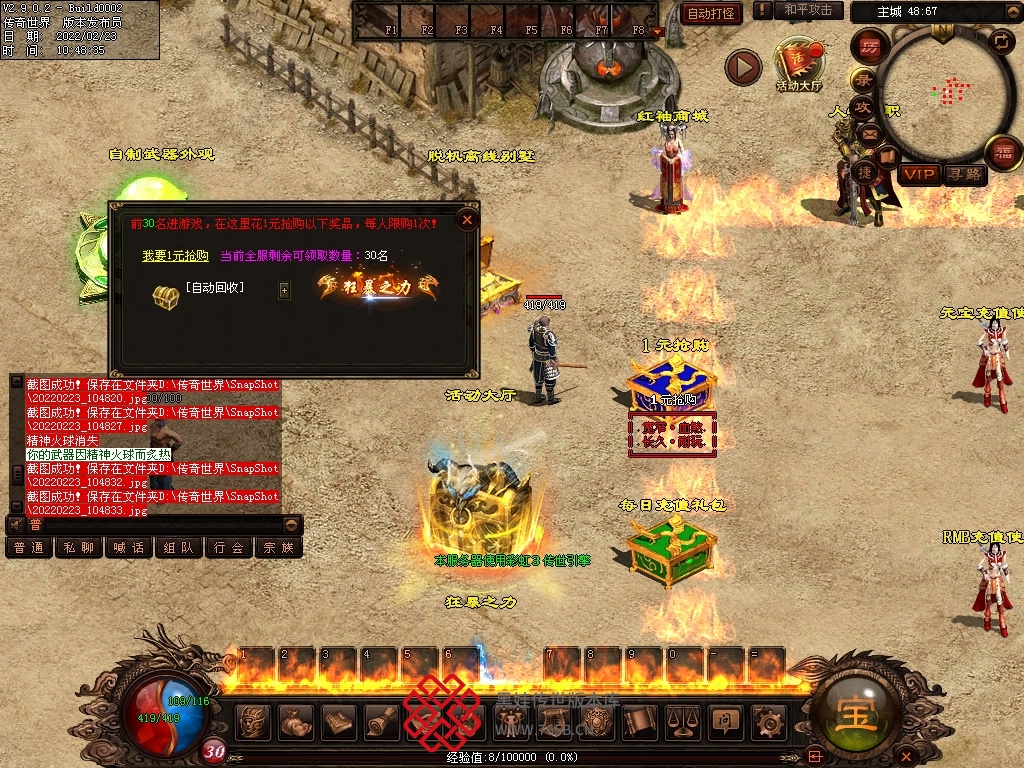1024x768 pixels.
Task: Click the 问 help speech-bubble icon
Action: (725, 720)
